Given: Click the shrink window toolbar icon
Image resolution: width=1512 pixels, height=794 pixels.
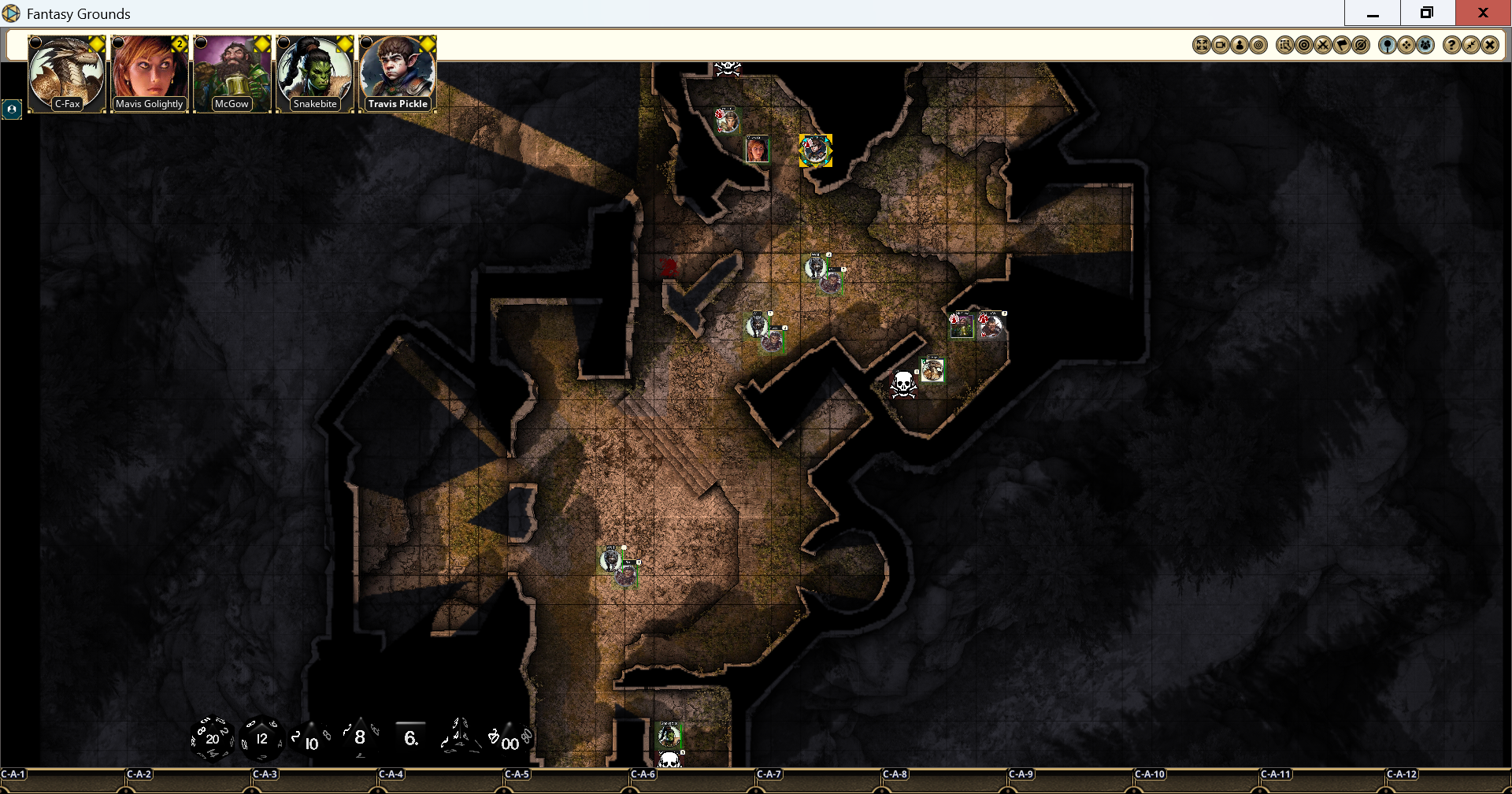Looking at the screenshot, I should click(1471, 45).
